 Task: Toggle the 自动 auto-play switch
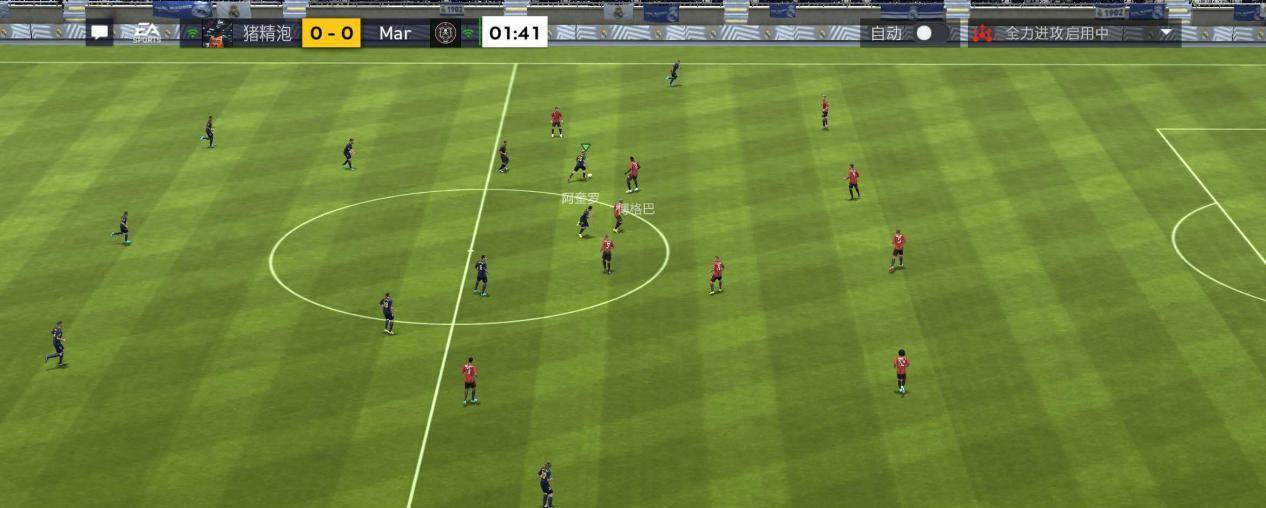click(929, 33)
